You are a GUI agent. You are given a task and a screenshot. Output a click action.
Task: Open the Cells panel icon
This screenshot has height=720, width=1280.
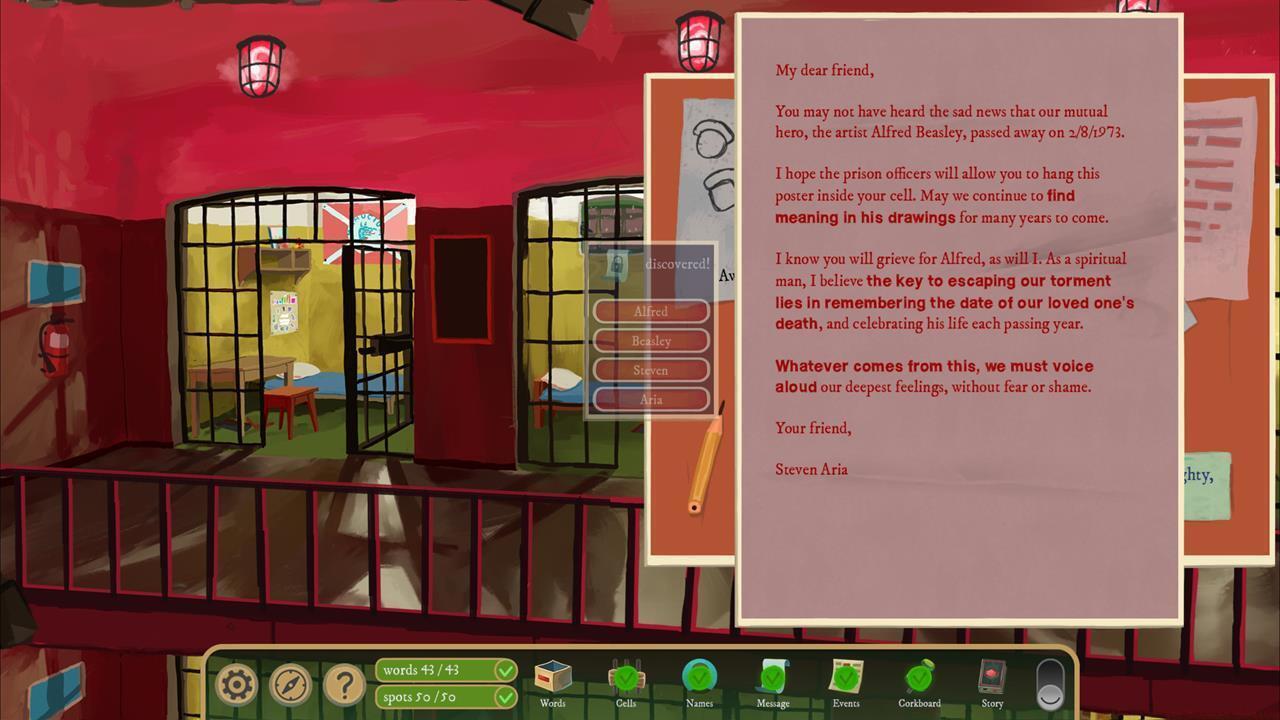[x=625, y=678]
